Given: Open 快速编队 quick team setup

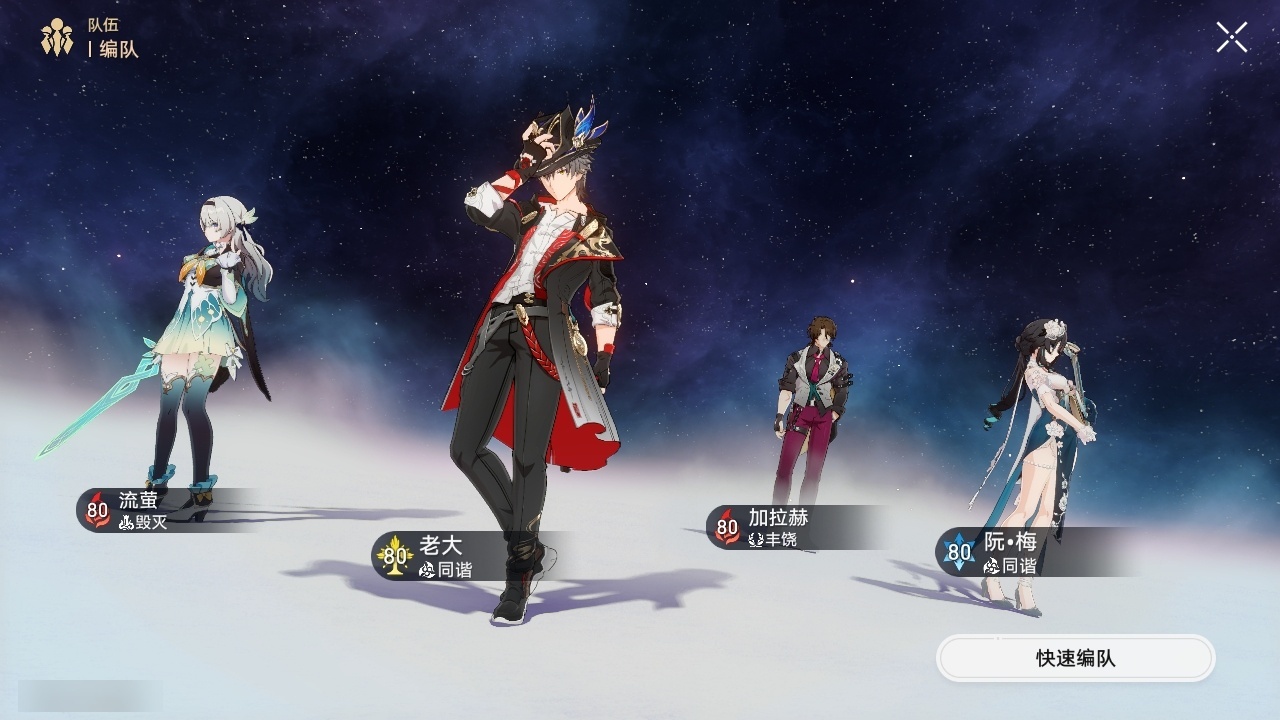Looking at the screenshot, I should pos(1075,659).
